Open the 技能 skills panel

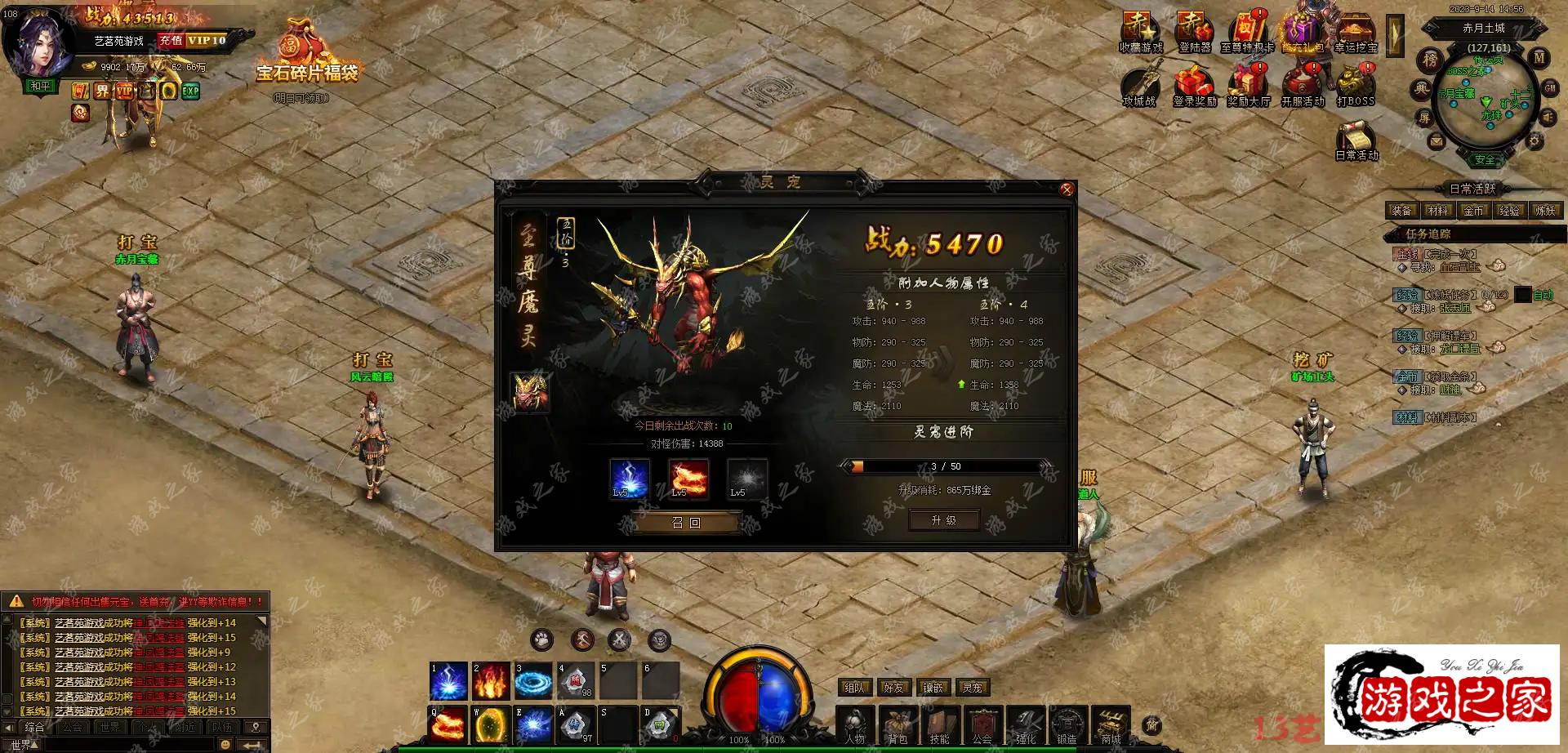coord(940,725)
